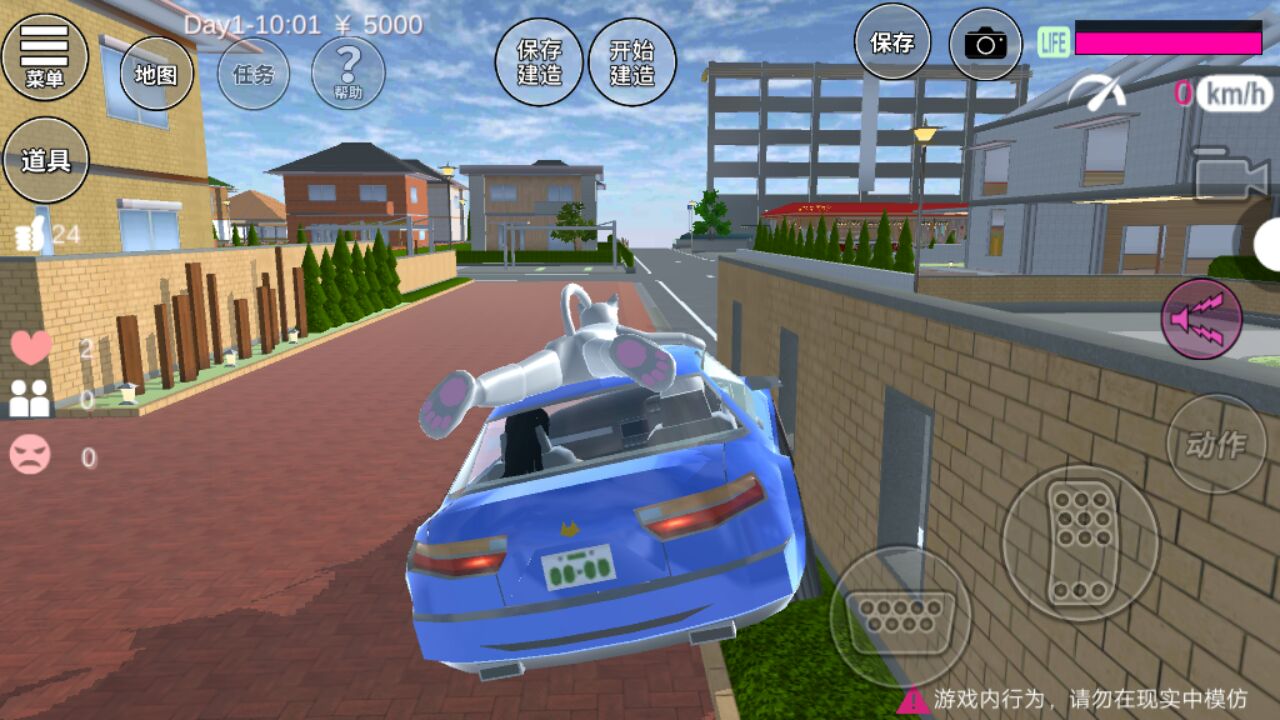Viewport: 1280px width, 720px height.
Task: Open the 地图 map button
Action: point(156,74)
